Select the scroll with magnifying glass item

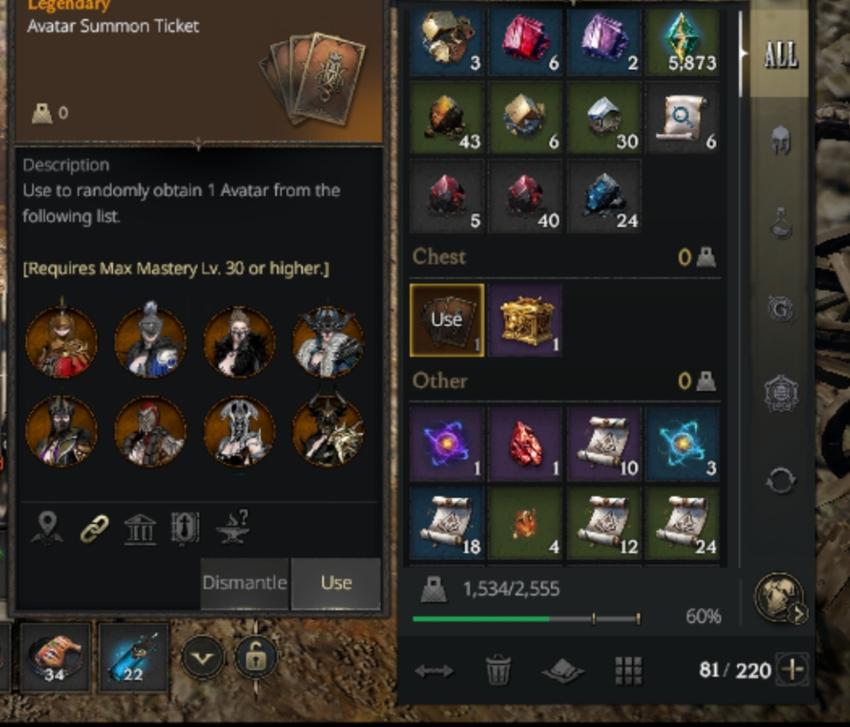682,119
